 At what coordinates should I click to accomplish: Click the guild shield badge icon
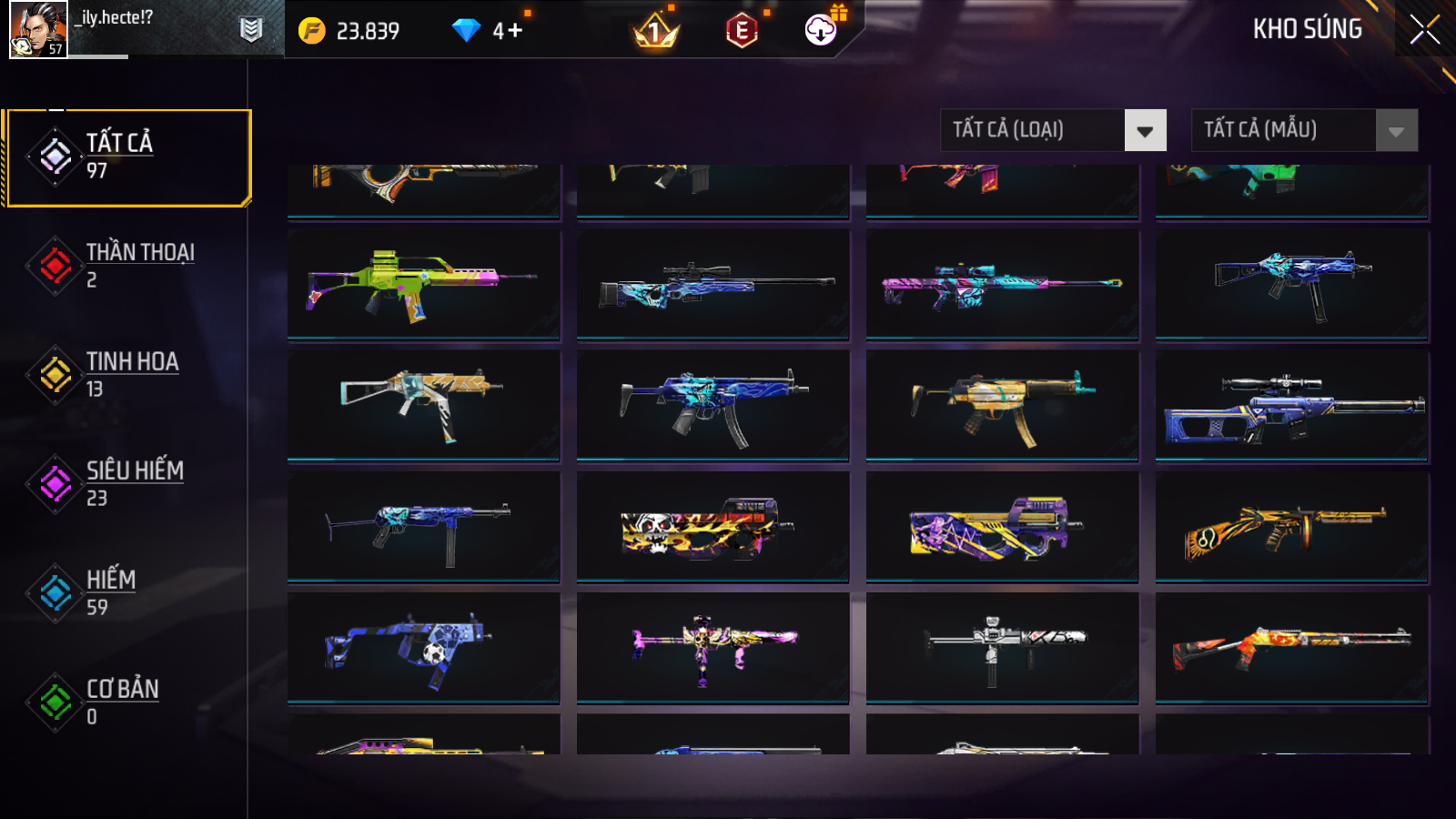[251, 30]
